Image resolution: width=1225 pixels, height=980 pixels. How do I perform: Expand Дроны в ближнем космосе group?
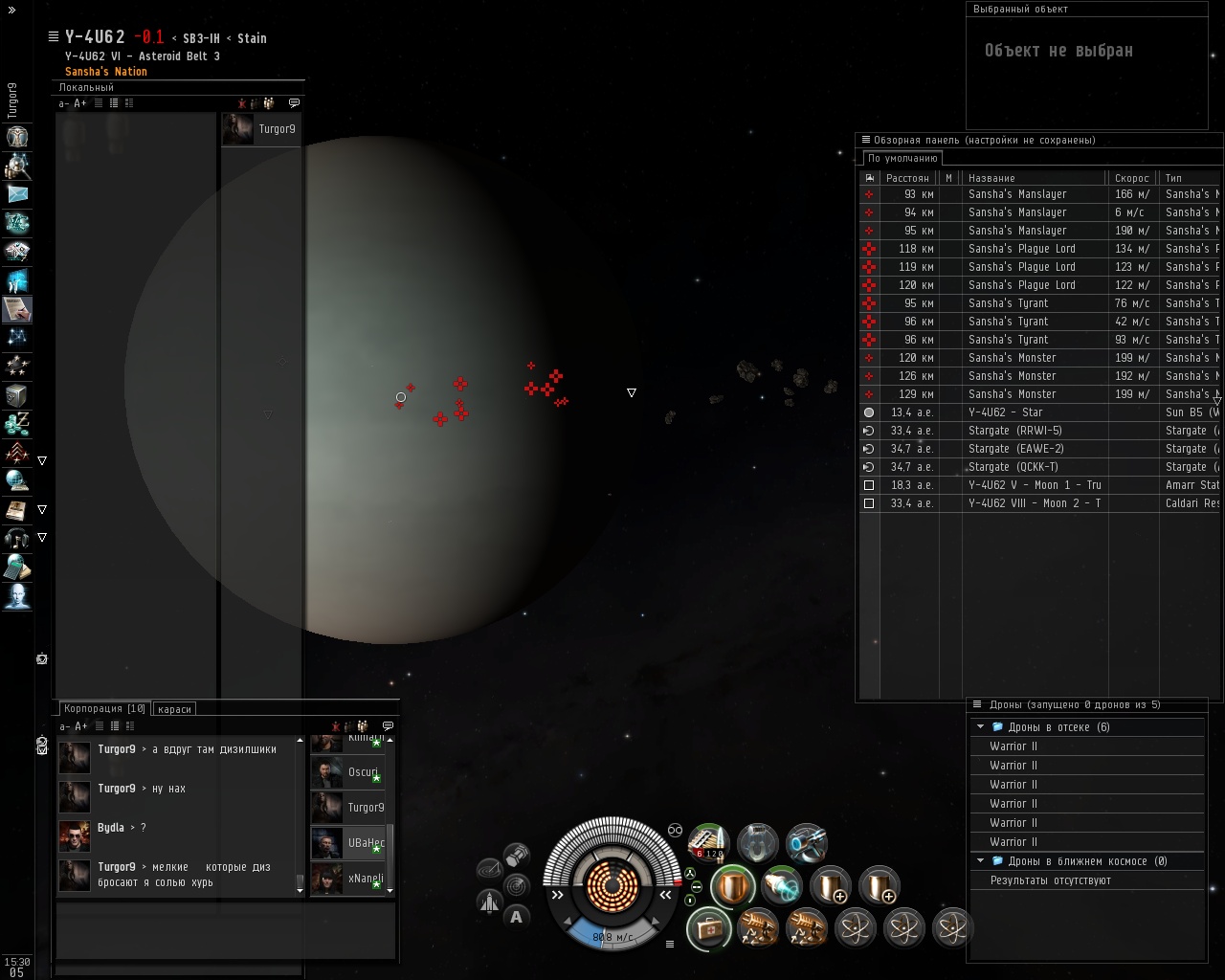[980, 861]
